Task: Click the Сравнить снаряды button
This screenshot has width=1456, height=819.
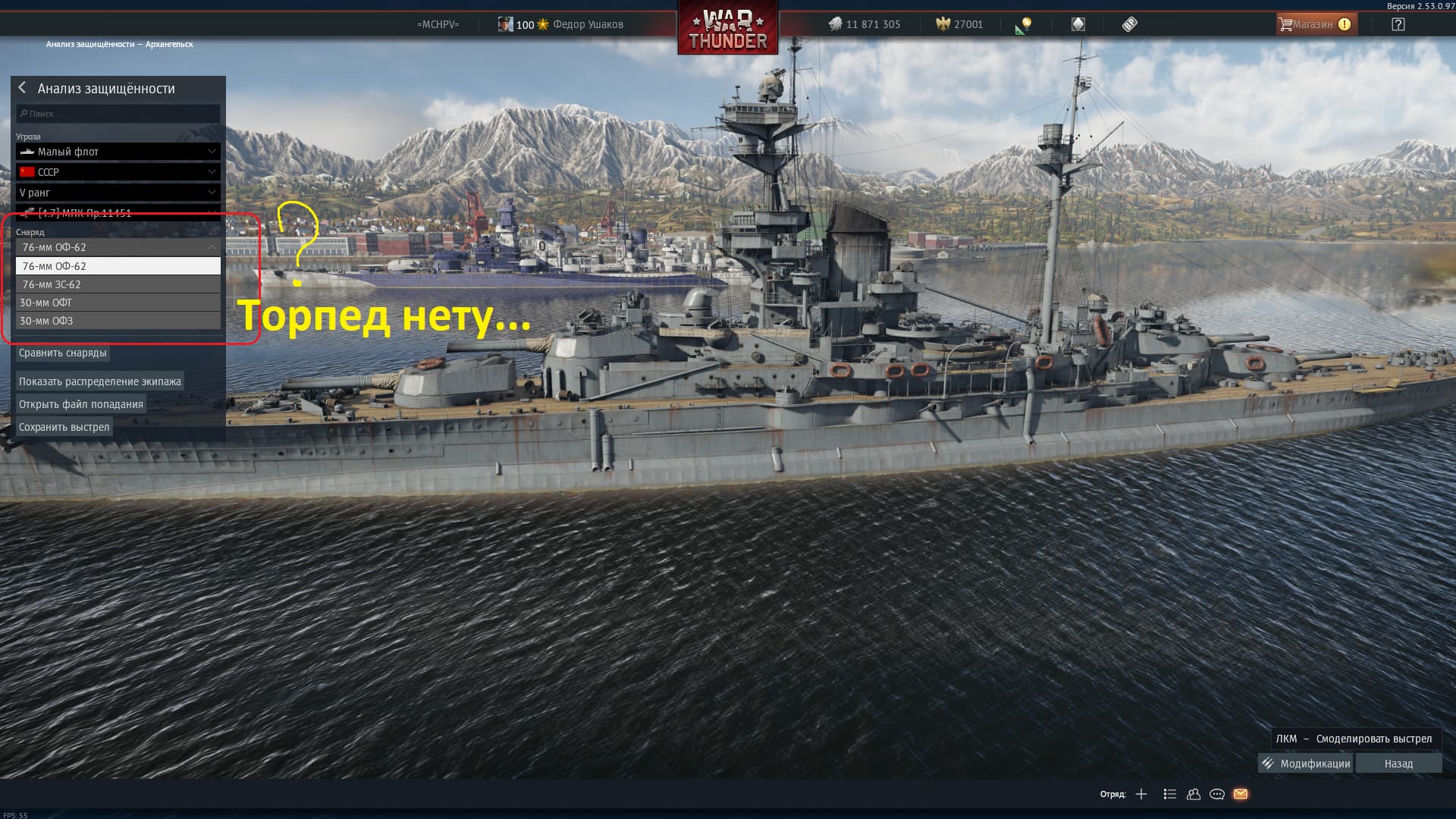Action: pos(63,353)
